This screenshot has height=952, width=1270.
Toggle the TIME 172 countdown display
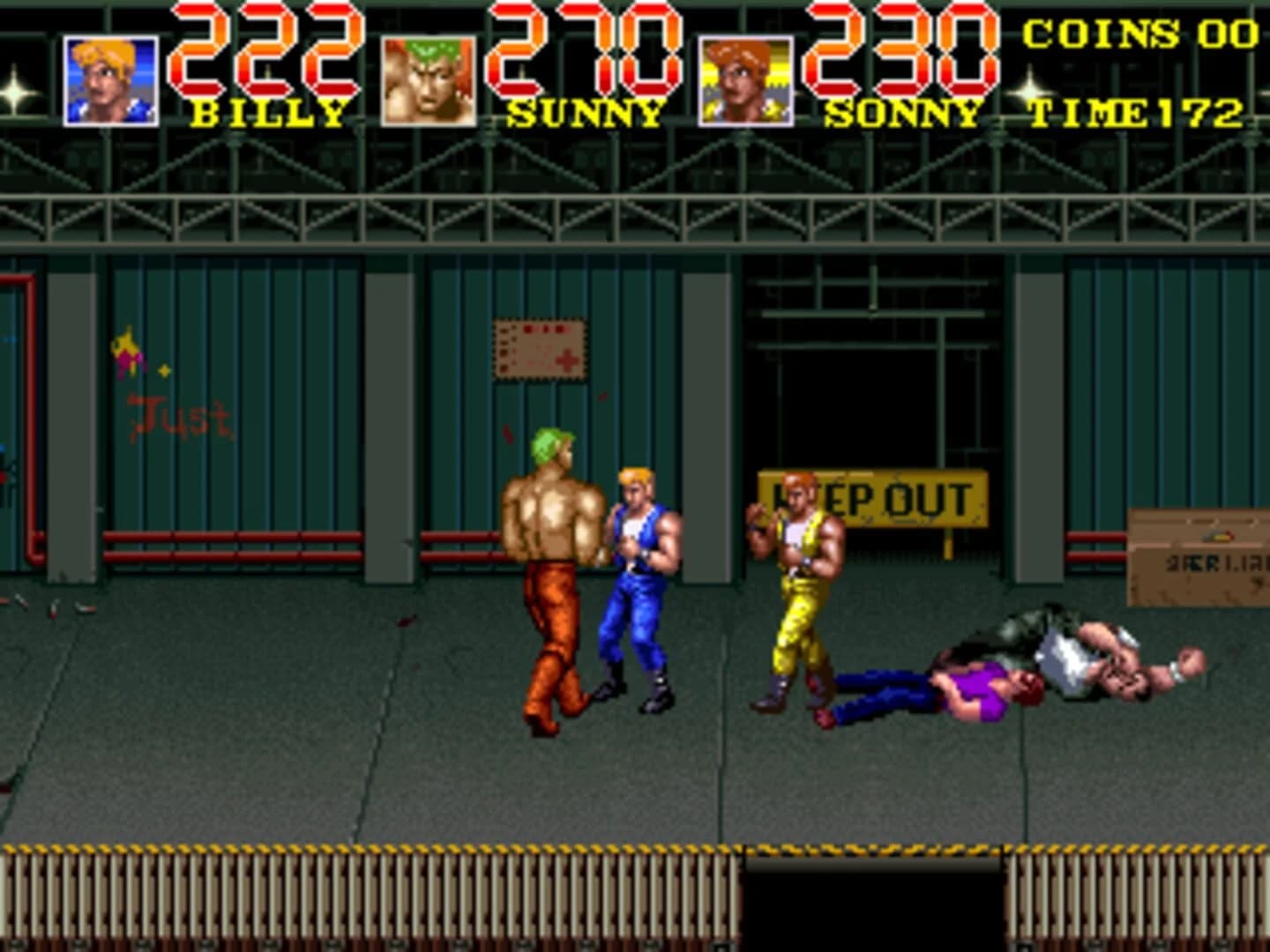tap(1138, 112)
